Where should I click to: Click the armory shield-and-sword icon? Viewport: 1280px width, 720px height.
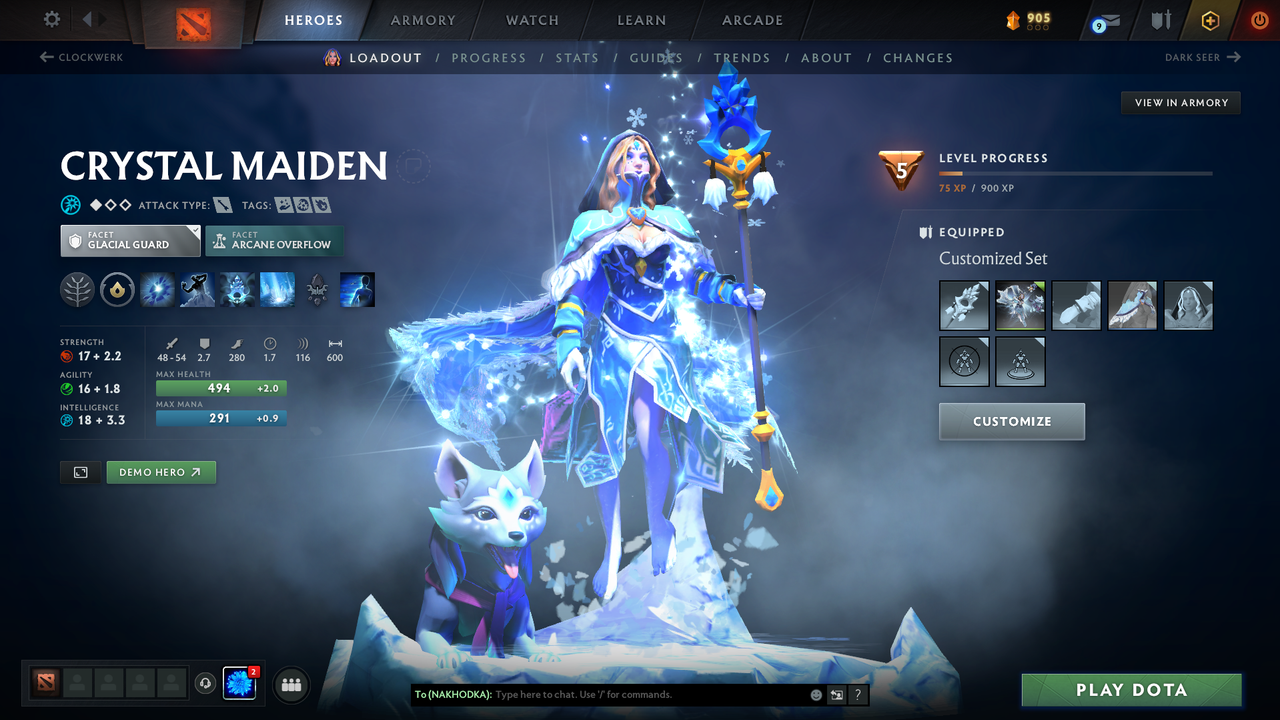1162,20
